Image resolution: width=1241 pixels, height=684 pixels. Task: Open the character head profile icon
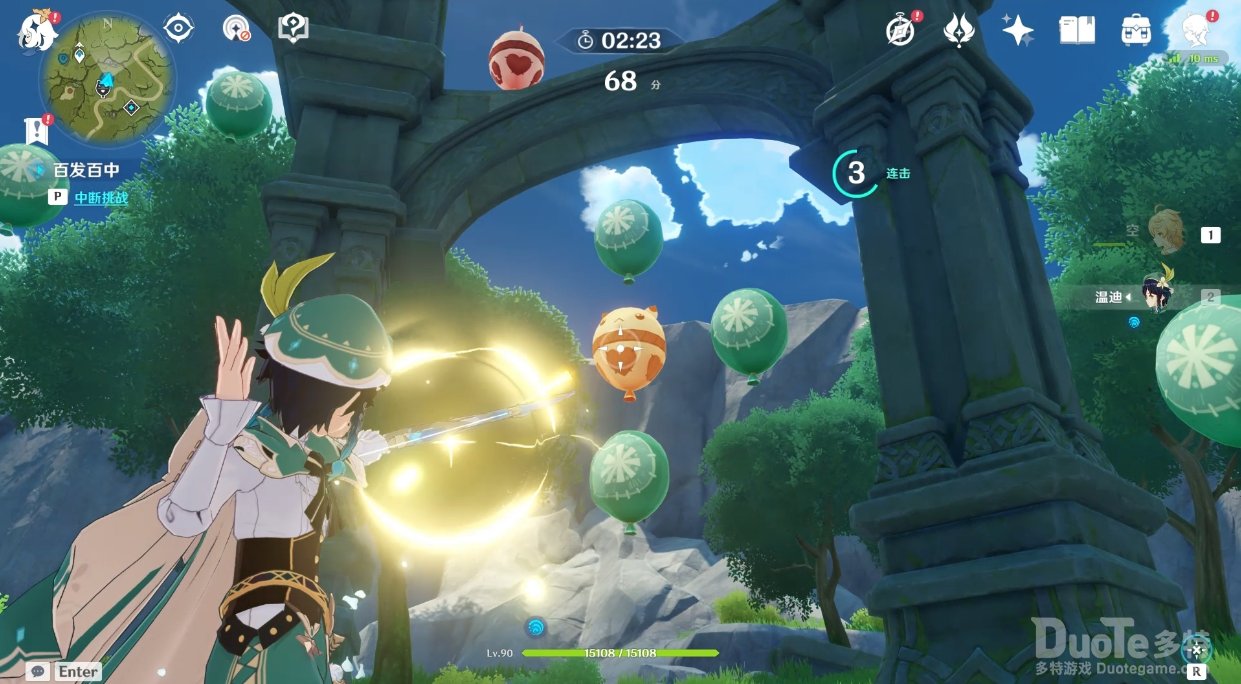(x=1197, y=30)
